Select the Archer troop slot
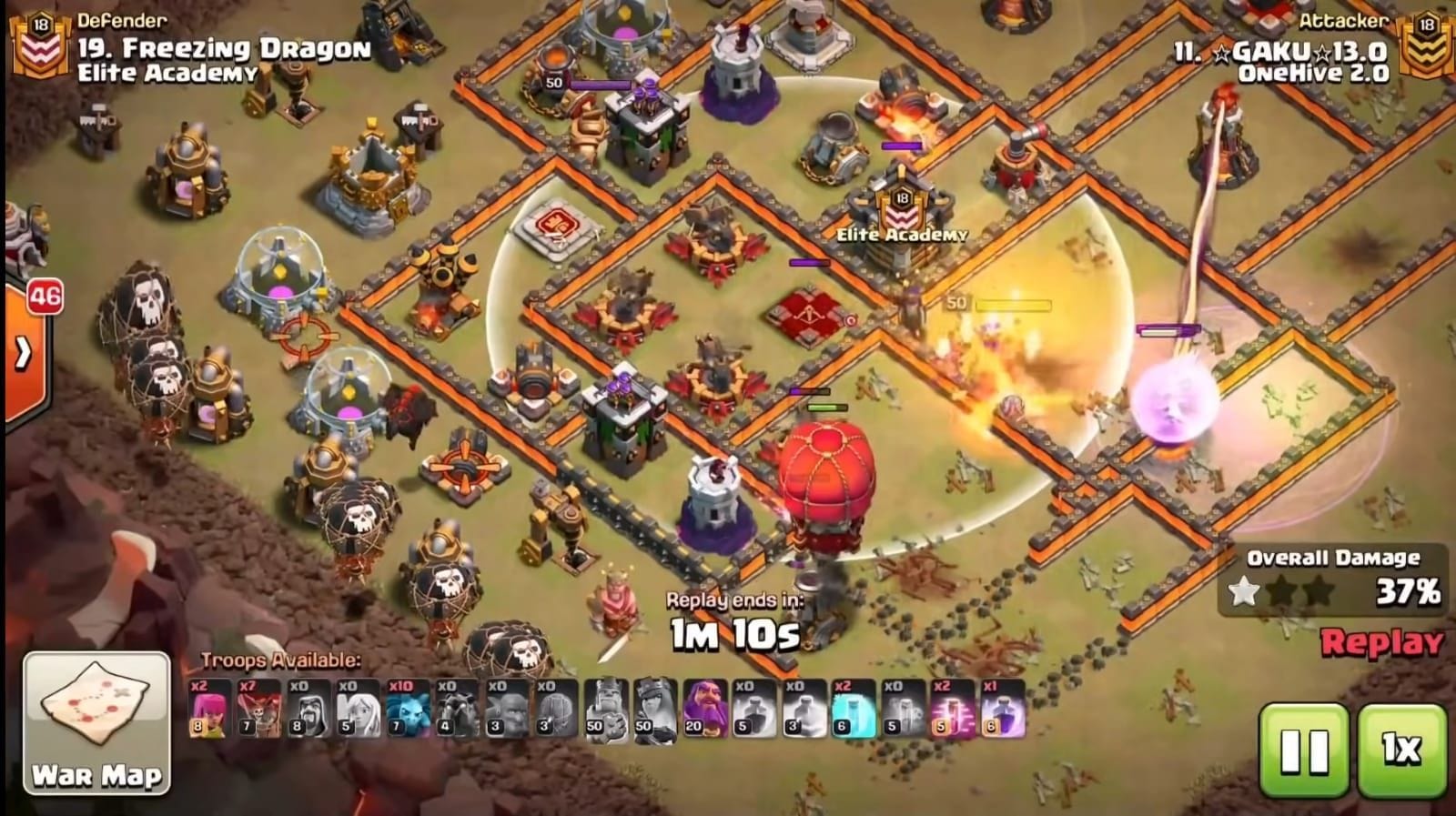1456x816 pixels. tap(209, 708)
